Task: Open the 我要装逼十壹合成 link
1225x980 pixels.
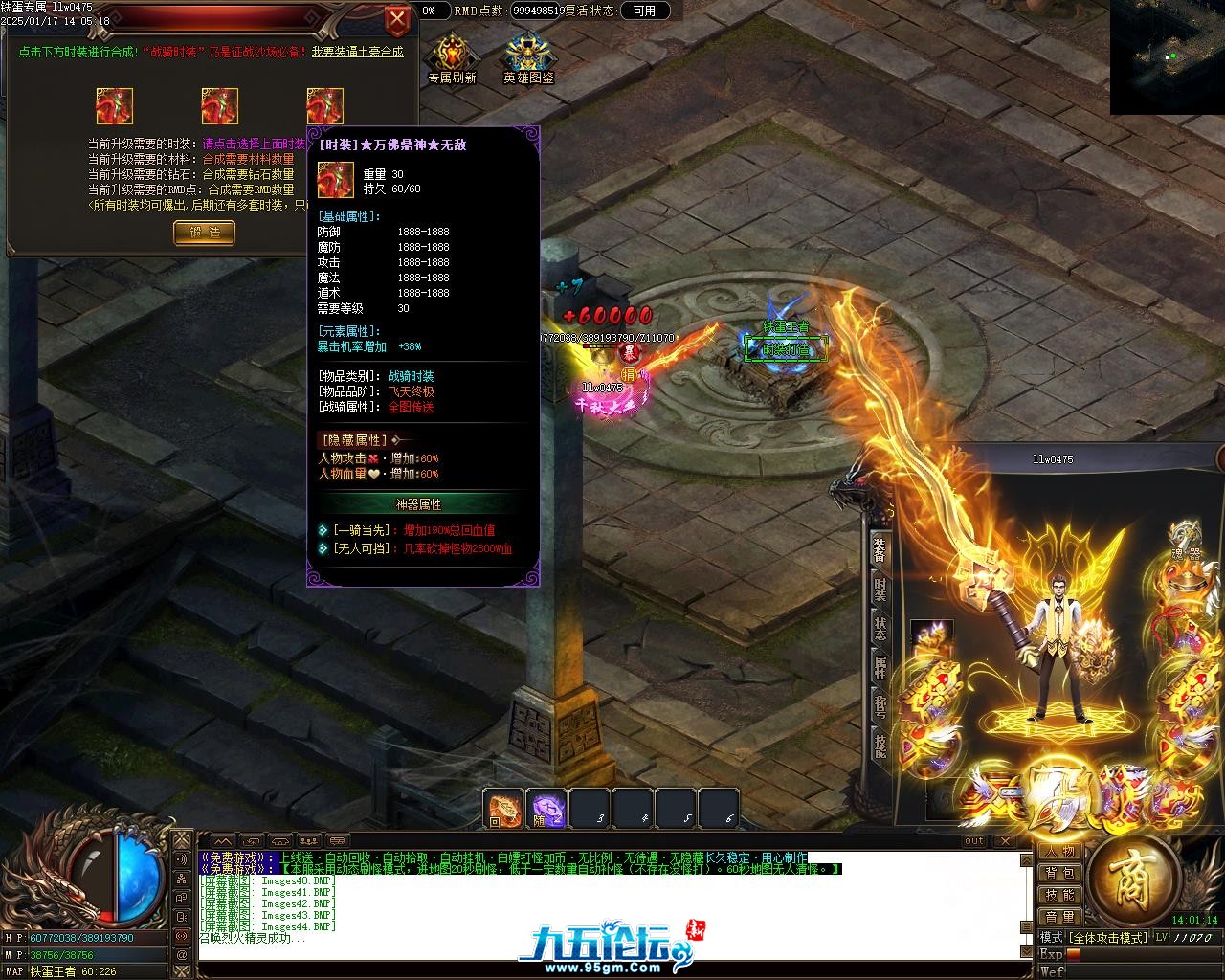Action: [357, 52]
